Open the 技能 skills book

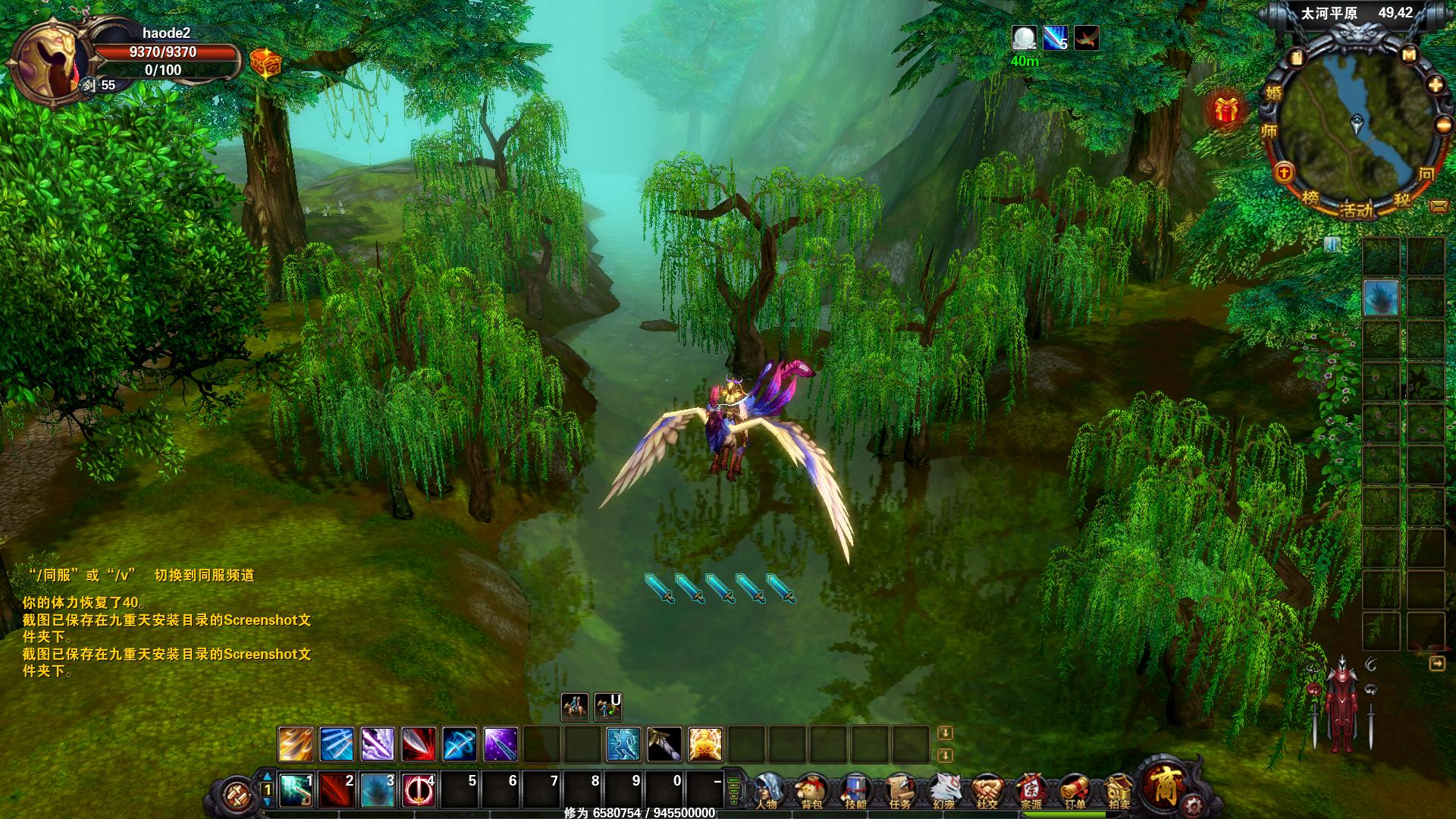(855, 790)
